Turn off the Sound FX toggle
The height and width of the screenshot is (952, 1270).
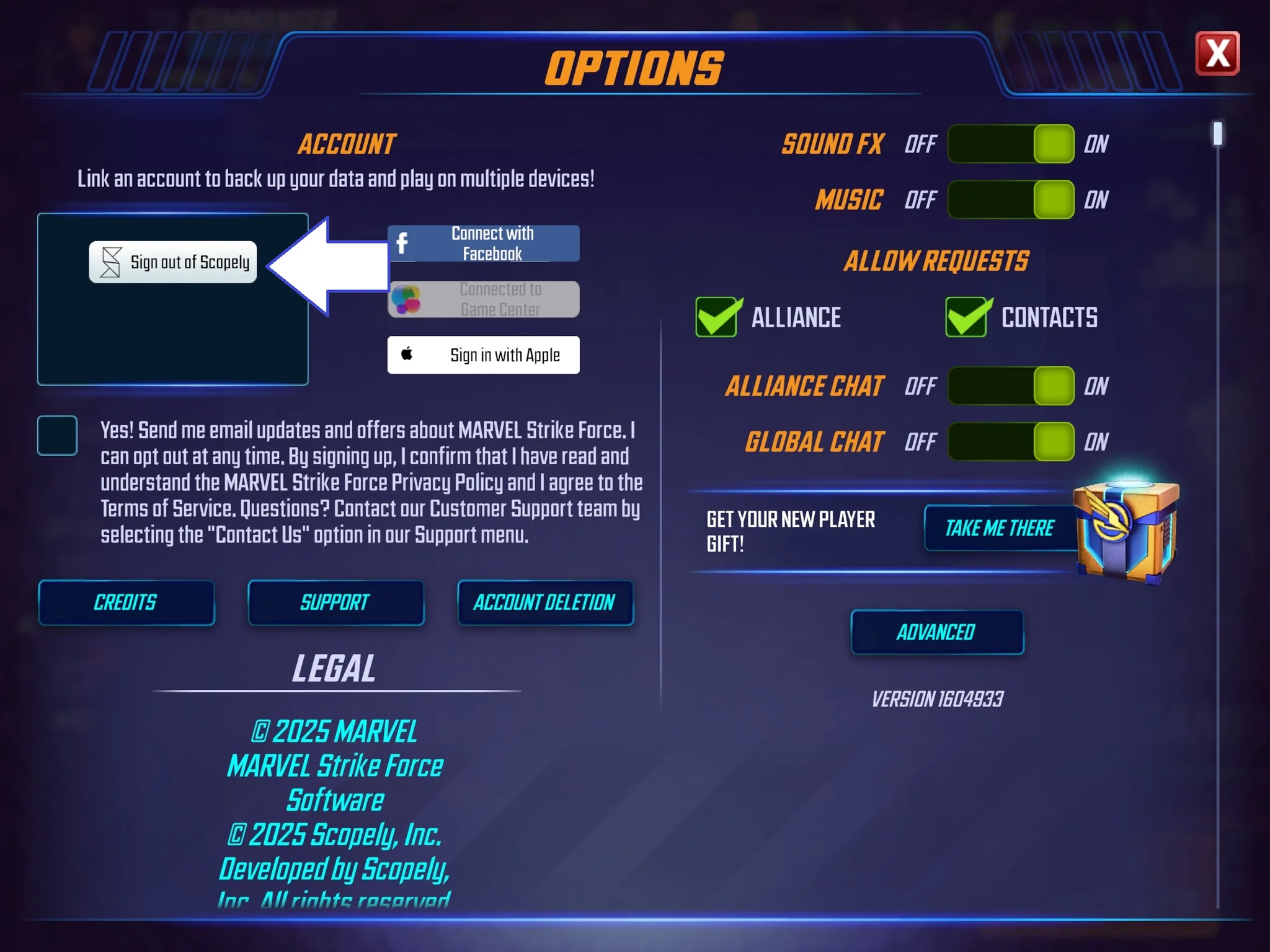(x=1011, y=144)
